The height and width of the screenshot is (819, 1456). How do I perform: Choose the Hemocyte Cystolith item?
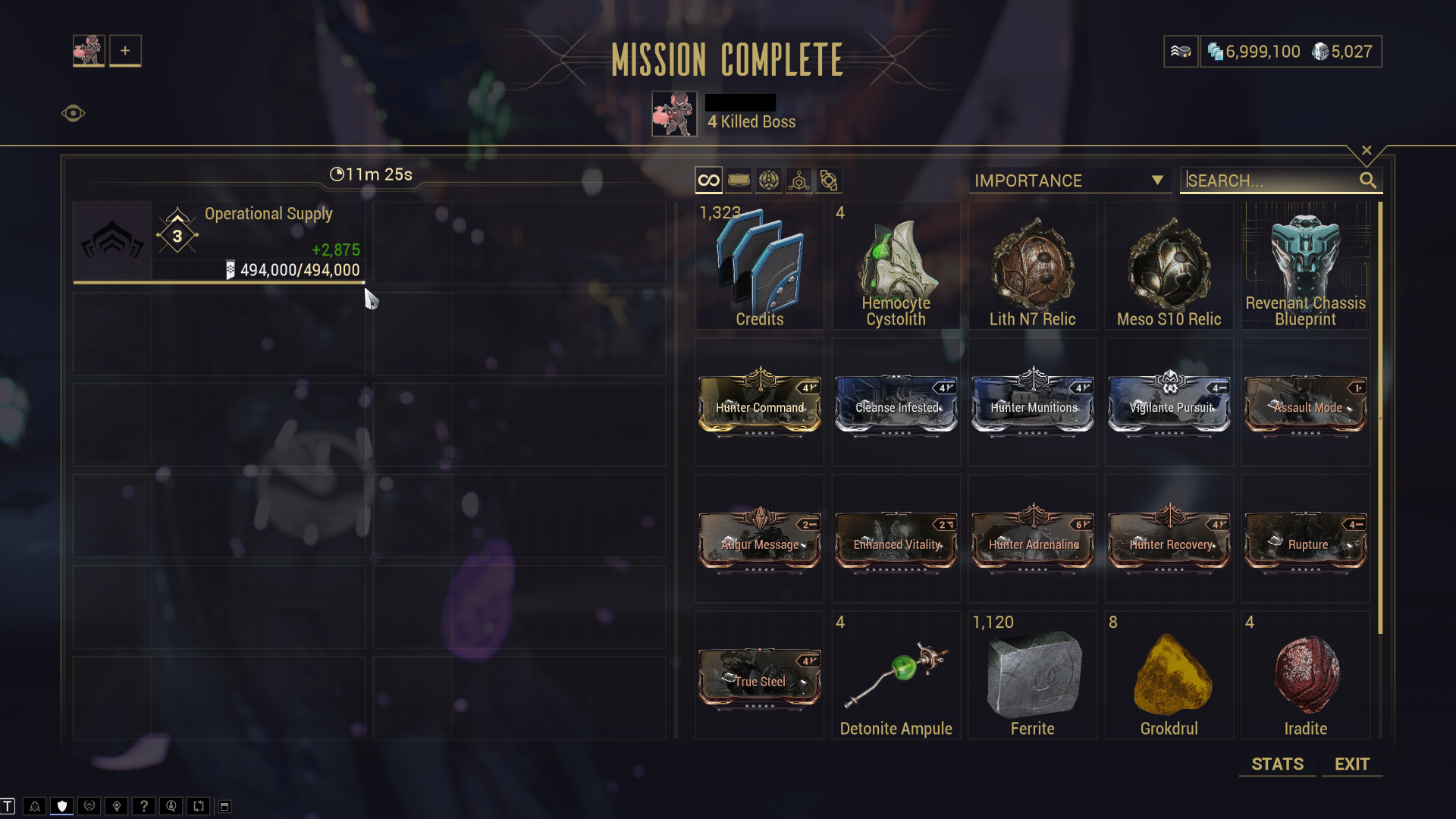(896, 265)
